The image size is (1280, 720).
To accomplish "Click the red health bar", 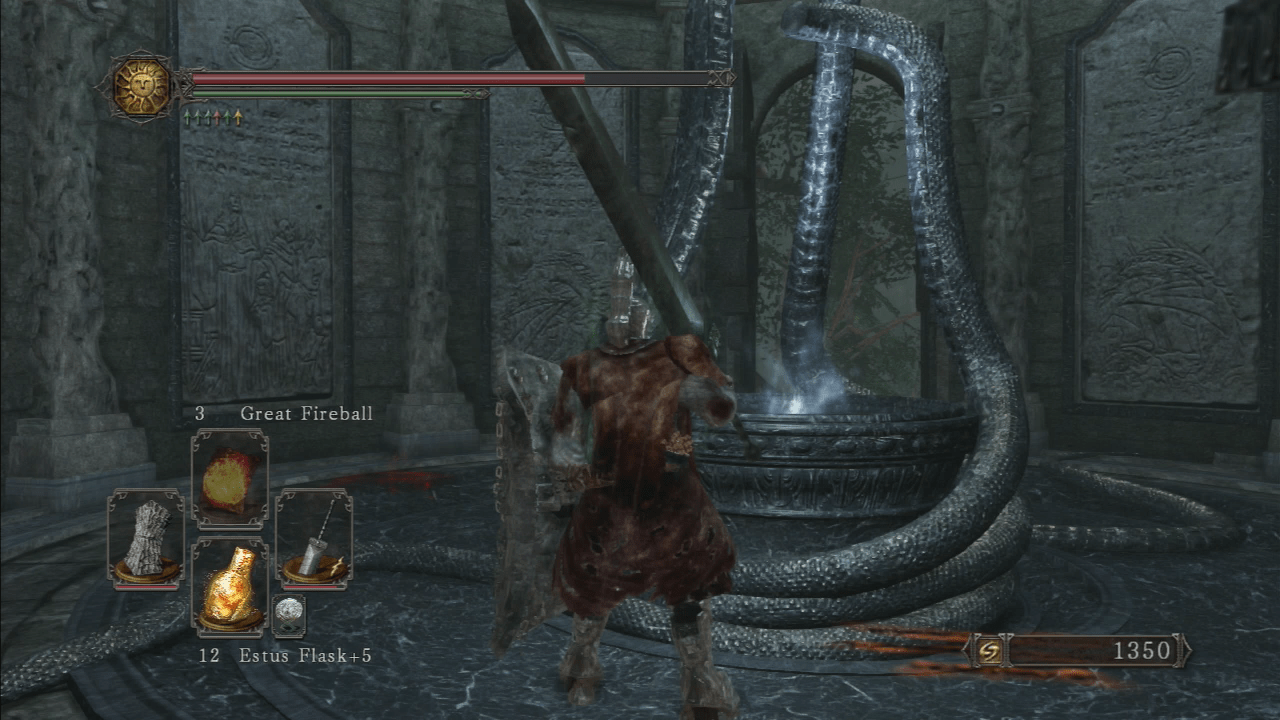I will click(x=380, y=76).
